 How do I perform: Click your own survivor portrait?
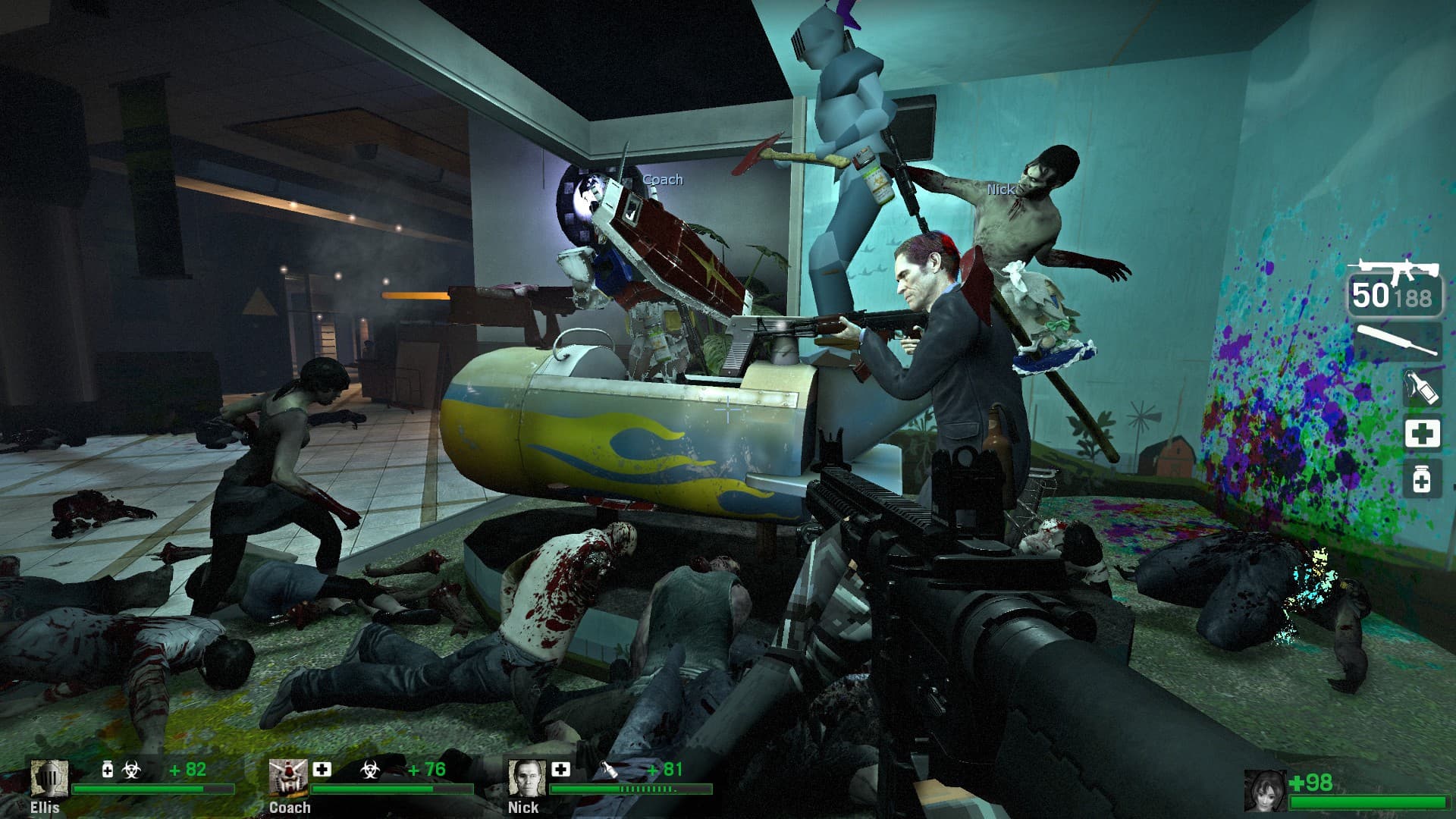[x=1266, y=791]
